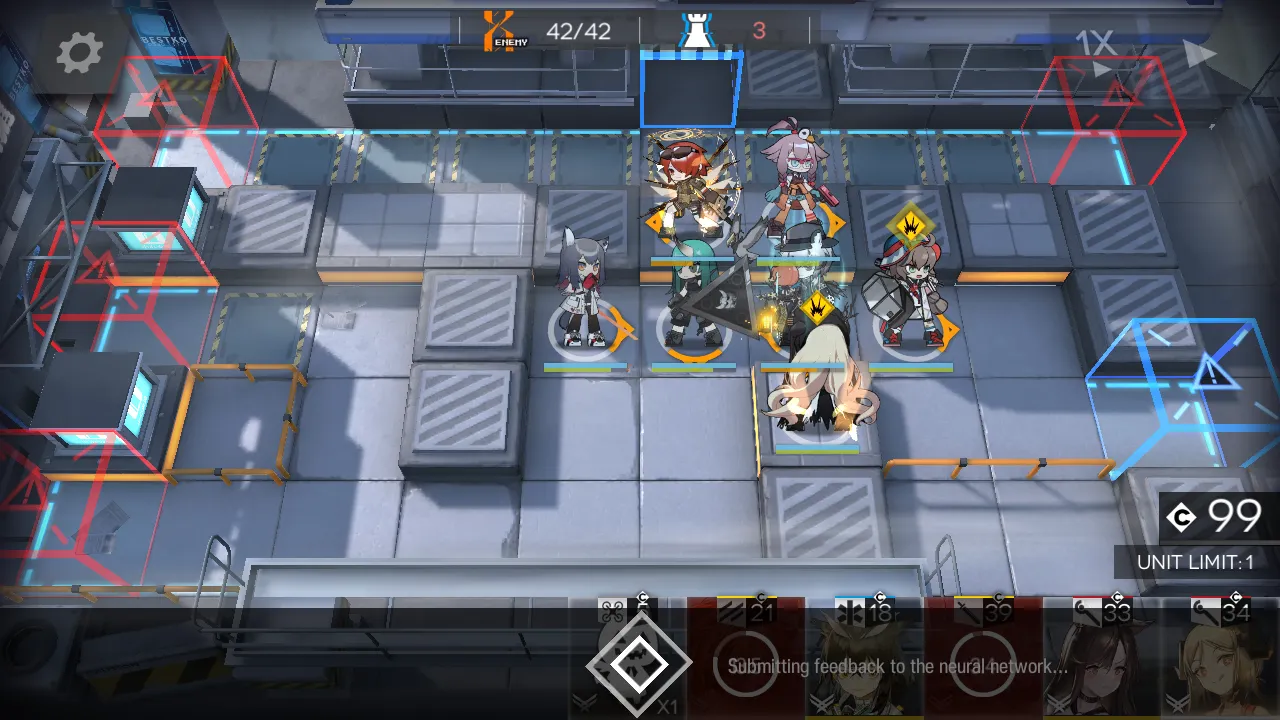Pick the dark-haired caster card costing 33
The image size is (1280, 720).
pyautogui.click(x=1101, y=660)
